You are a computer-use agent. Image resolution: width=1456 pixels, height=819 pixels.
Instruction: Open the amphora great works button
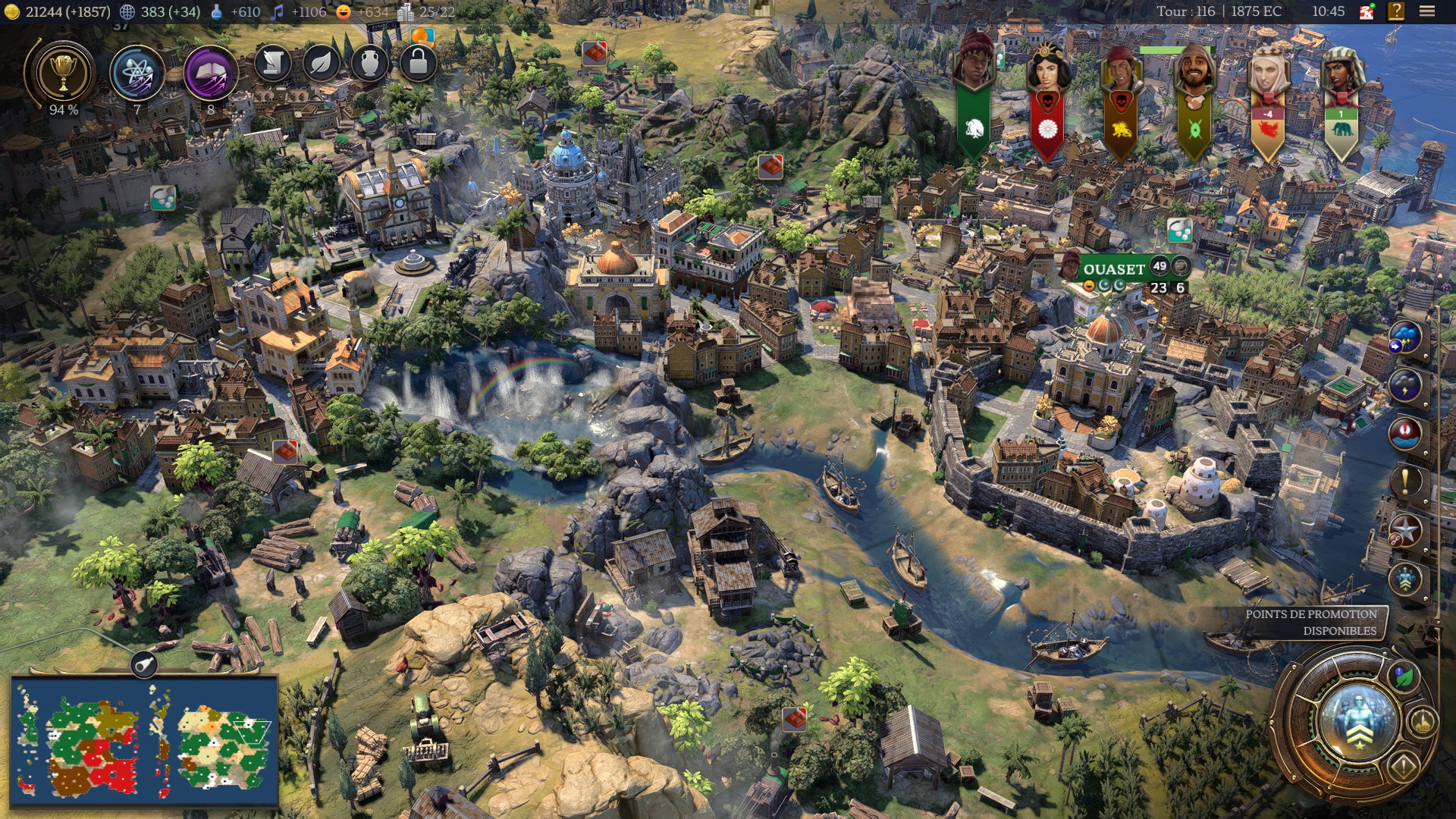pyautogui.click(x=369, y=64)
